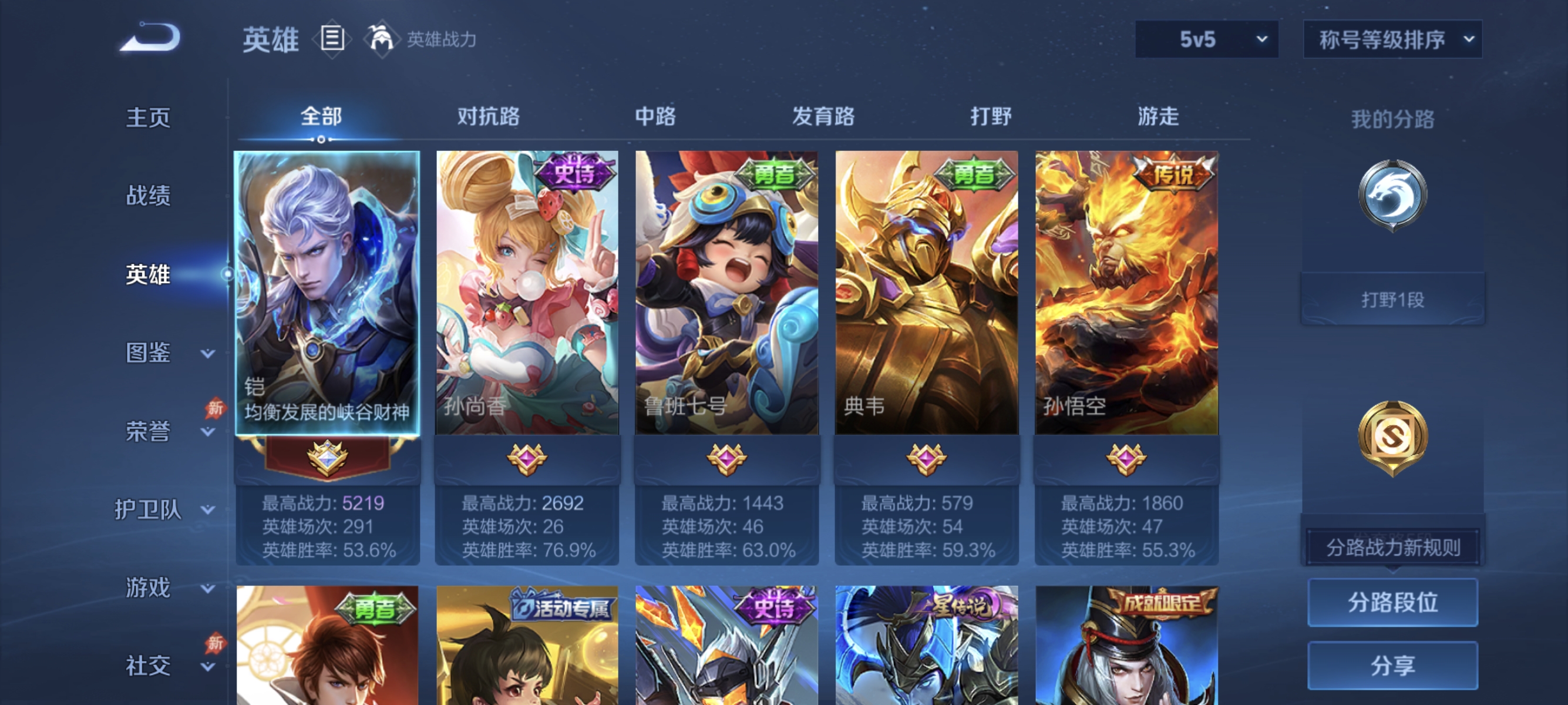Image resolution: width=1568 pixels, height=705 pixels.
Task: Open the 称号等级排序 sorting dropdown
Action: pos(1391,39)
